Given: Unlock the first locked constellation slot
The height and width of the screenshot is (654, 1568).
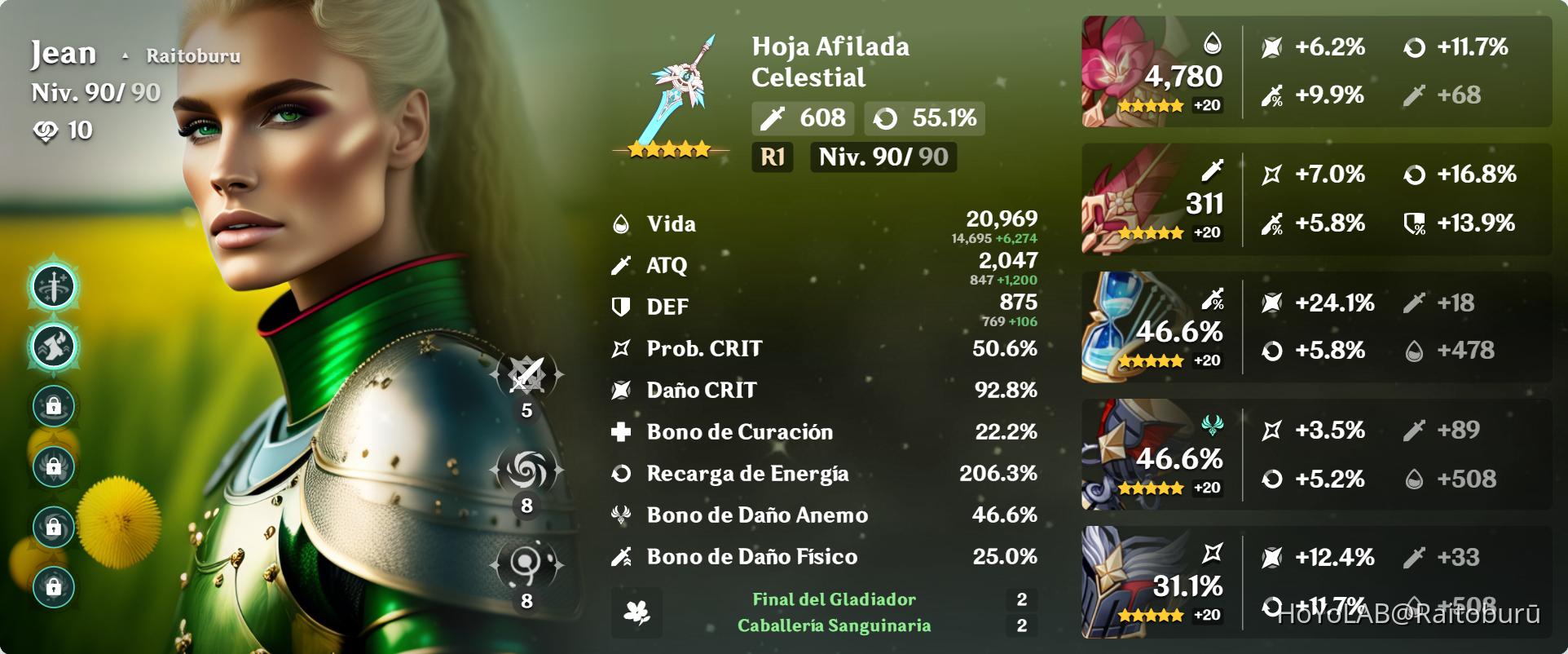Looking at the screenshot, I should coord(54,405).
